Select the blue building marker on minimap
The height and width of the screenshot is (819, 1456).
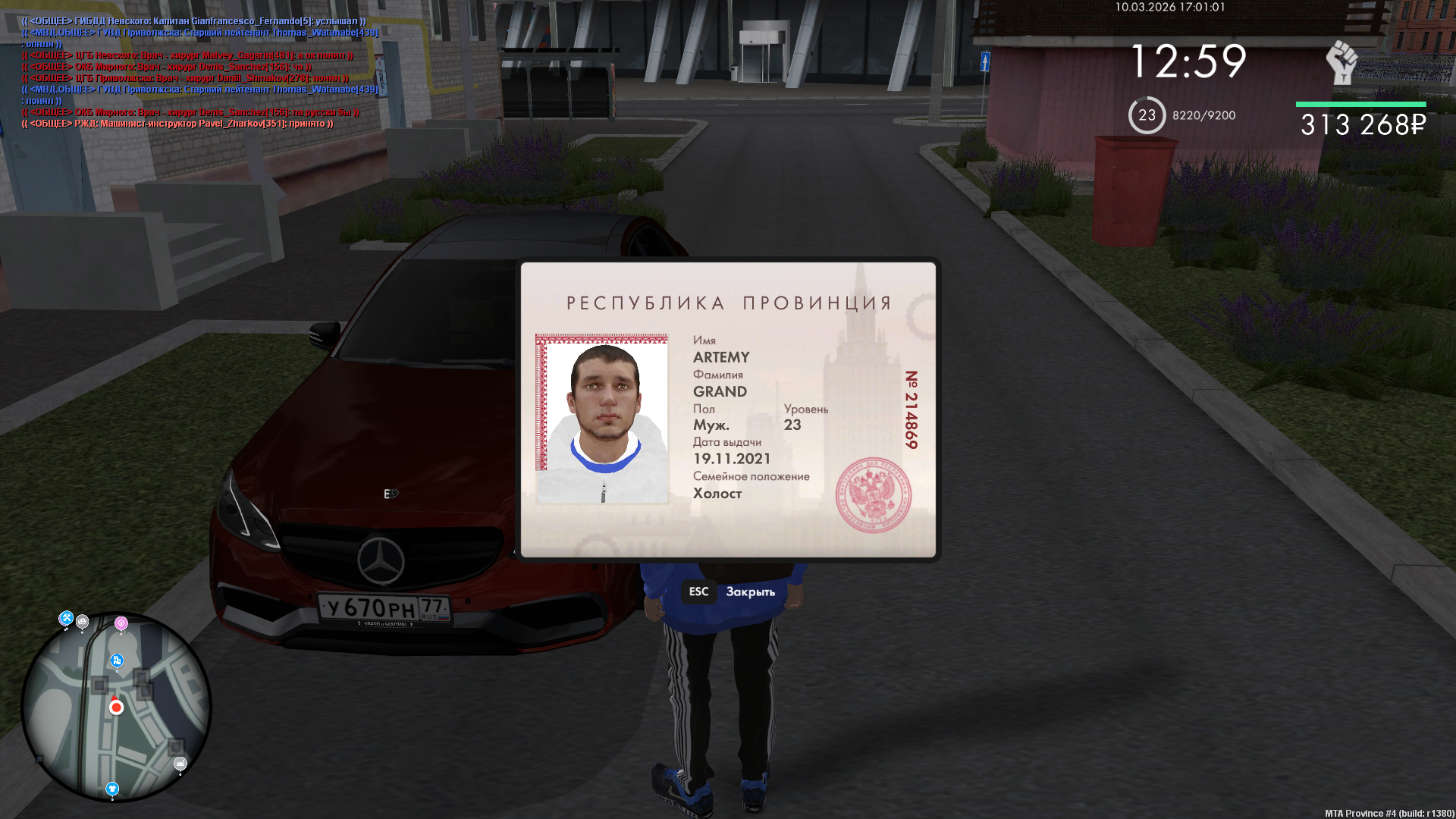coord(117,661)
